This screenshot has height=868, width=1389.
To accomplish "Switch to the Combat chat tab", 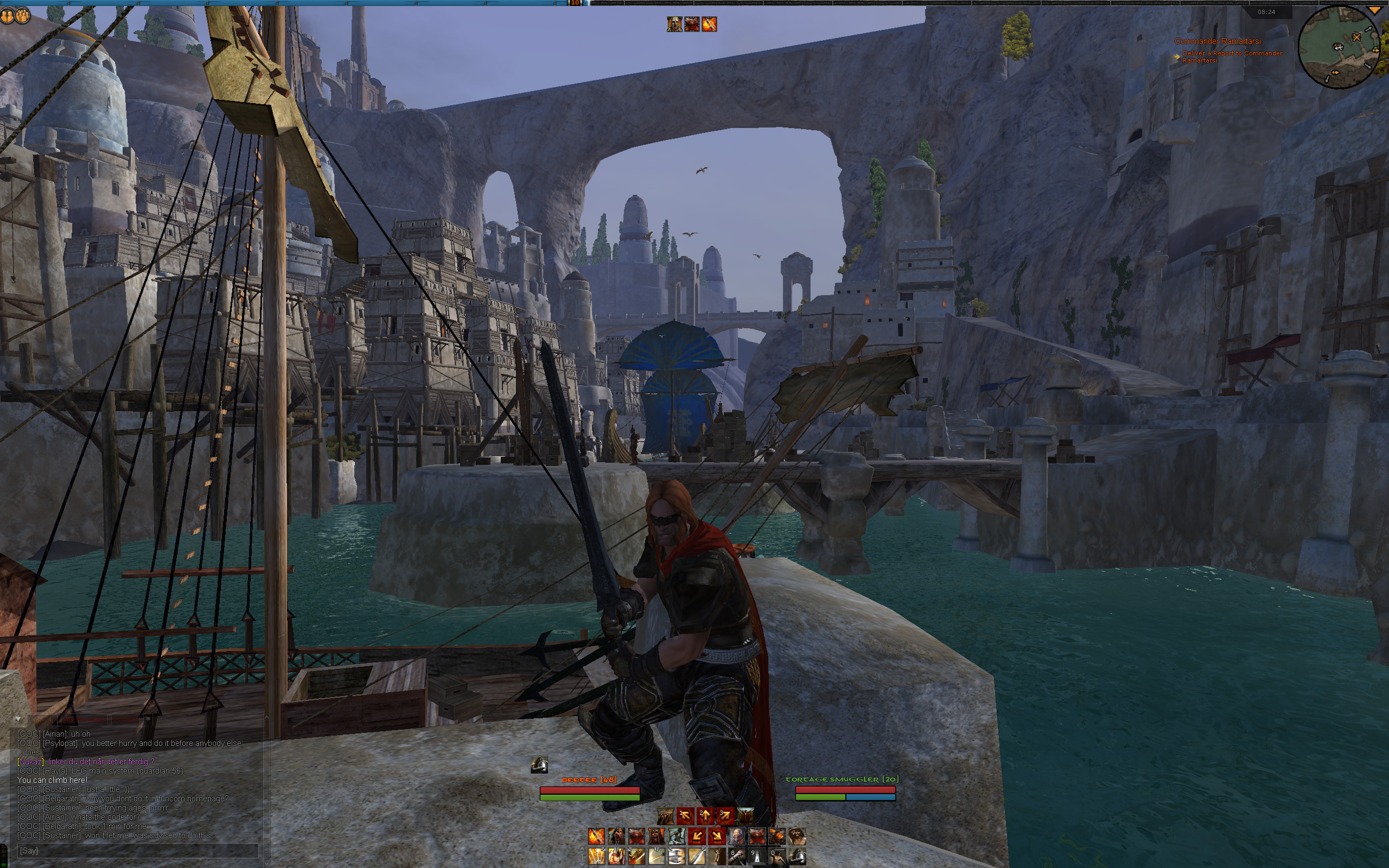I will (x=126, y=719).
